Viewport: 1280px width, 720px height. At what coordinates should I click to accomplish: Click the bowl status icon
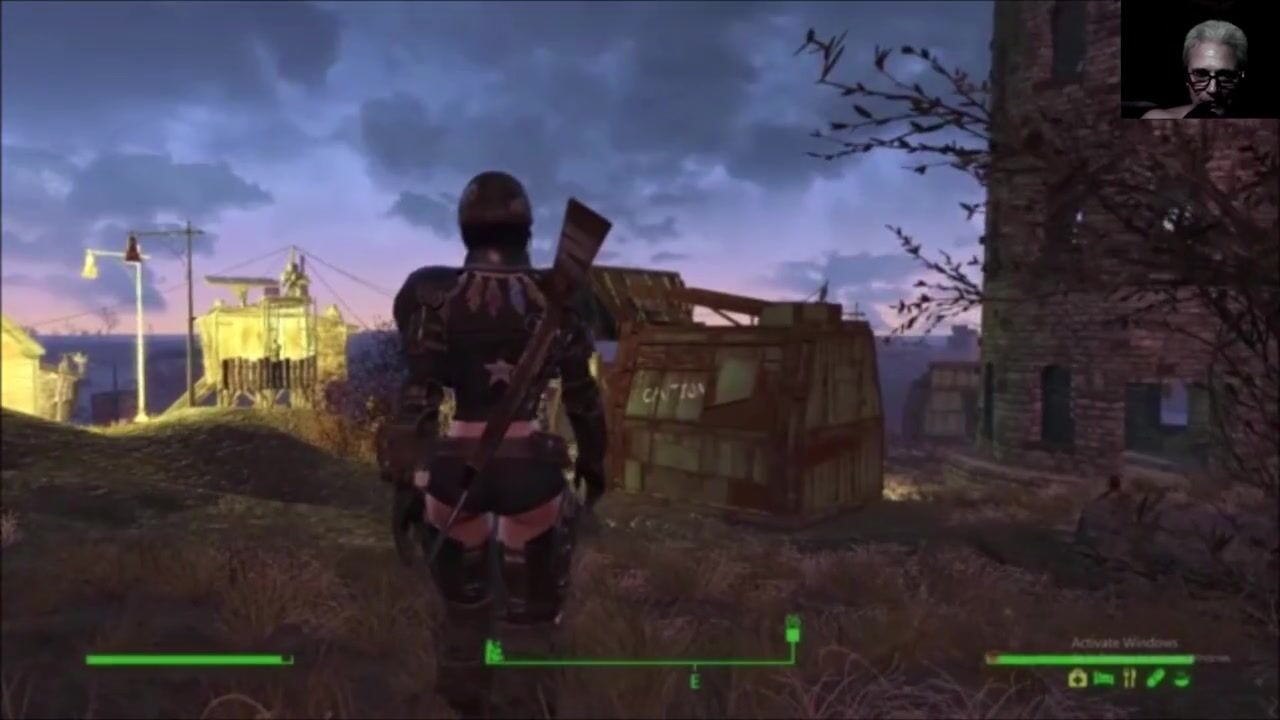(1181, 679)
